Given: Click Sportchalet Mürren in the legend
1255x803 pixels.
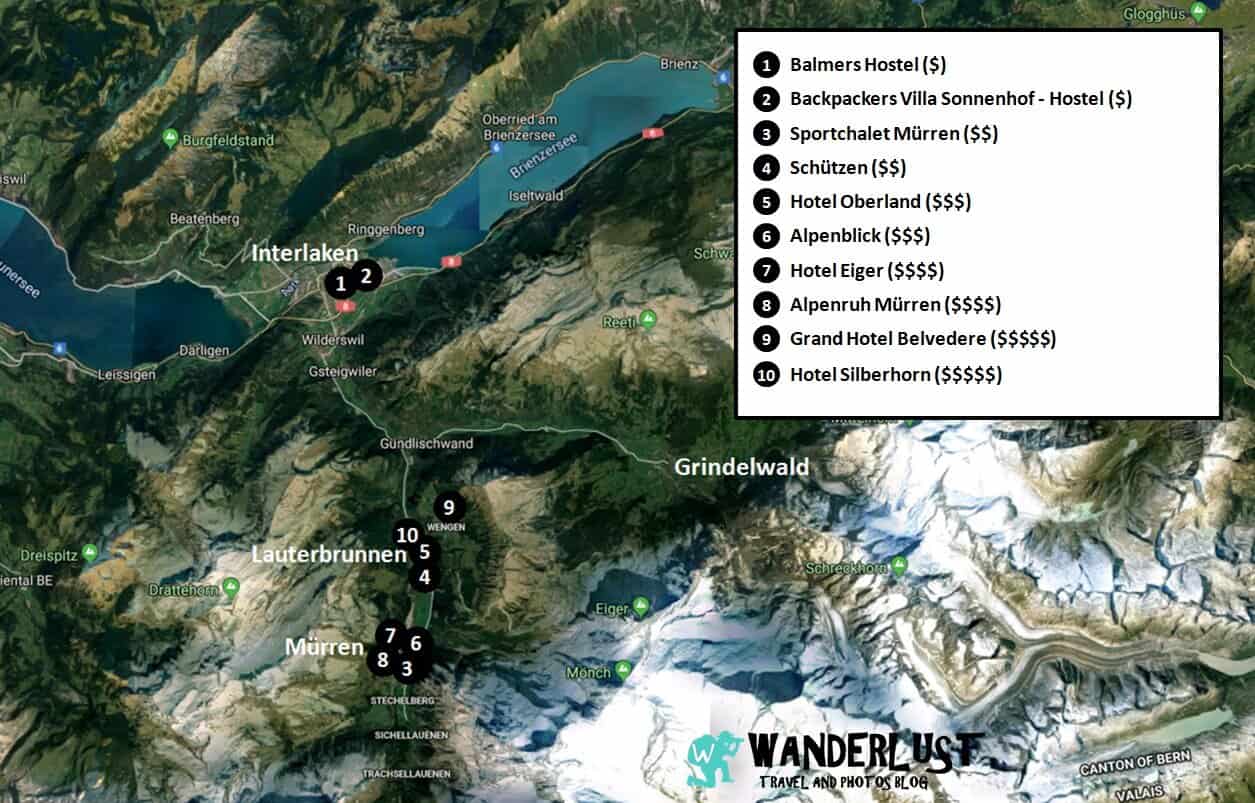Looking at the screenshot, I should pos(893,134).
